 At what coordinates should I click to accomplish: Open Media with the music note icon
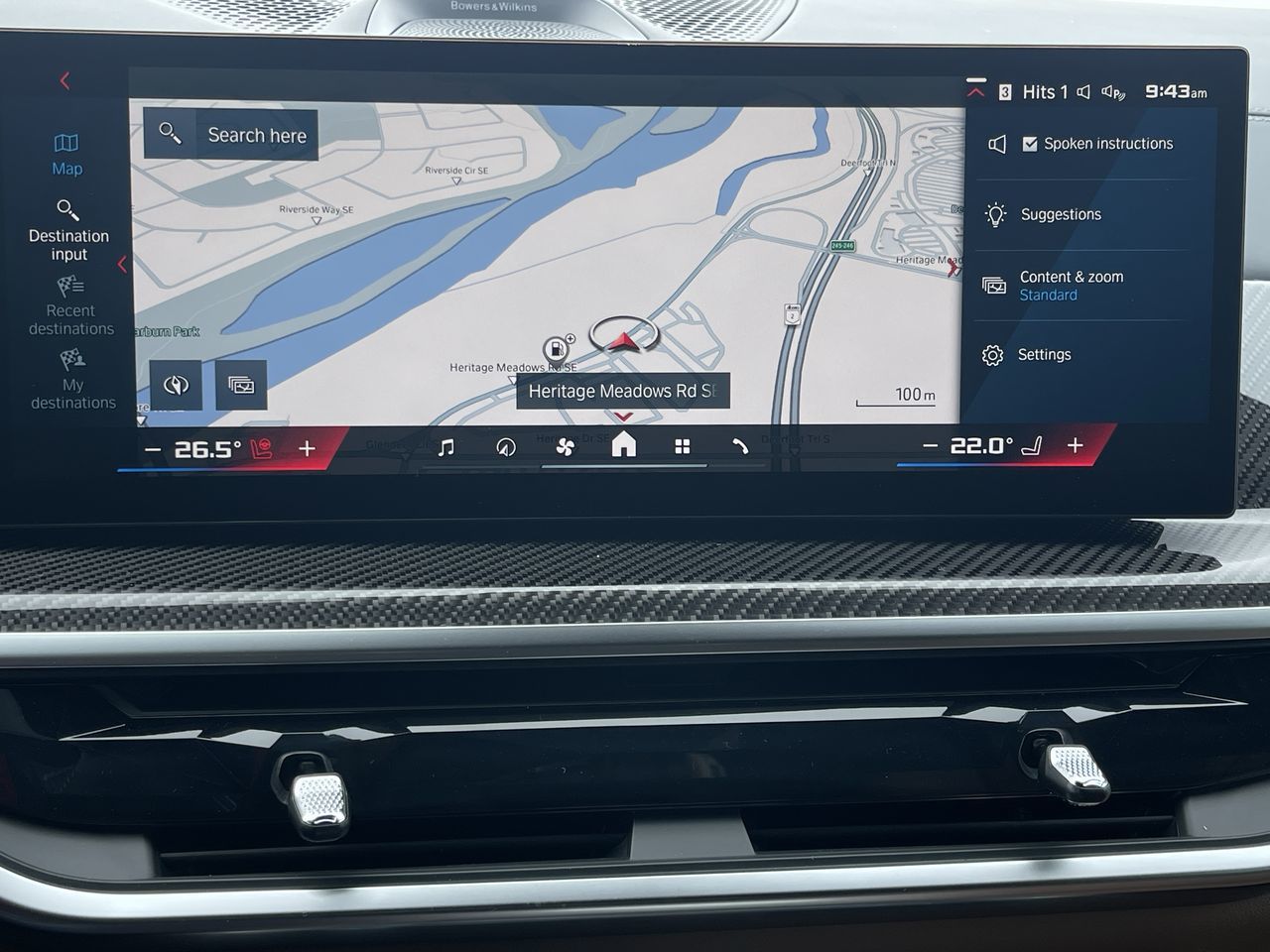point(444,447)
